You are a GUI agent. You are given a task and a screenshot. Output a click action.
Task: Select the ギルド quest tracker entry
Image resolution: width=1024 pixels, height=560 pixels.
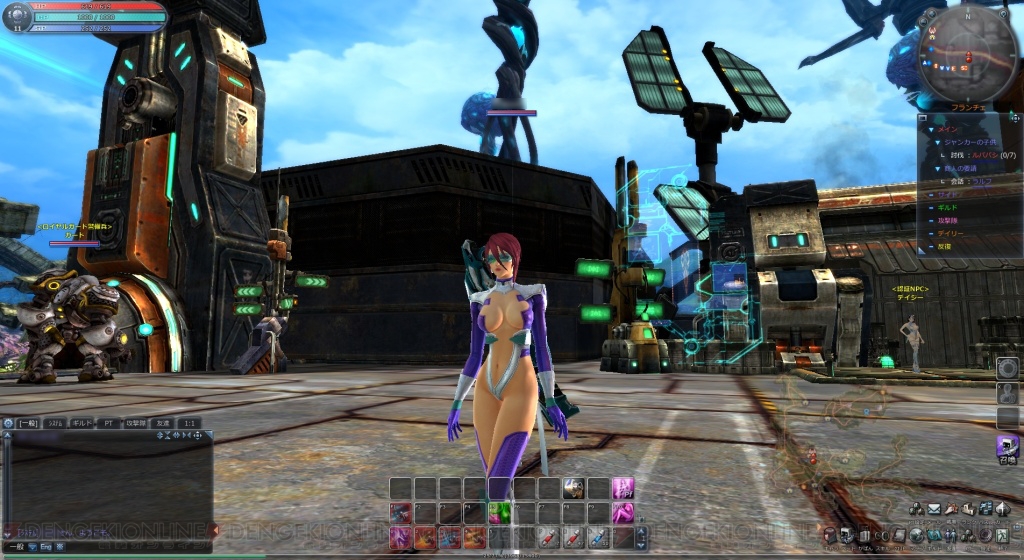[944, 206]
